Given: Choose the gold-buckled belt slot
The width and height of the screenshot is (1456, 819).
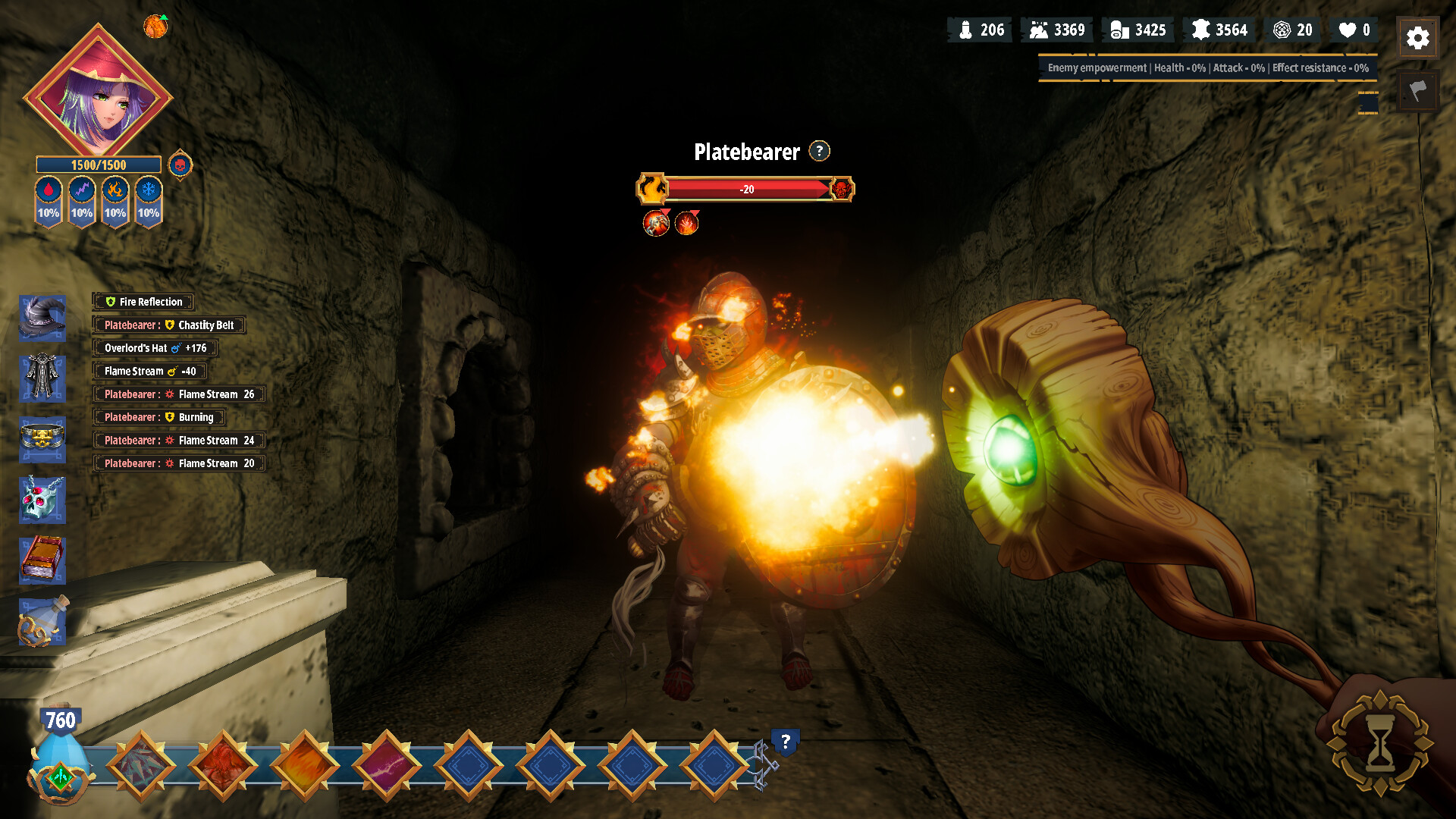Looking at the screenshot, I should tap(42, 438).
